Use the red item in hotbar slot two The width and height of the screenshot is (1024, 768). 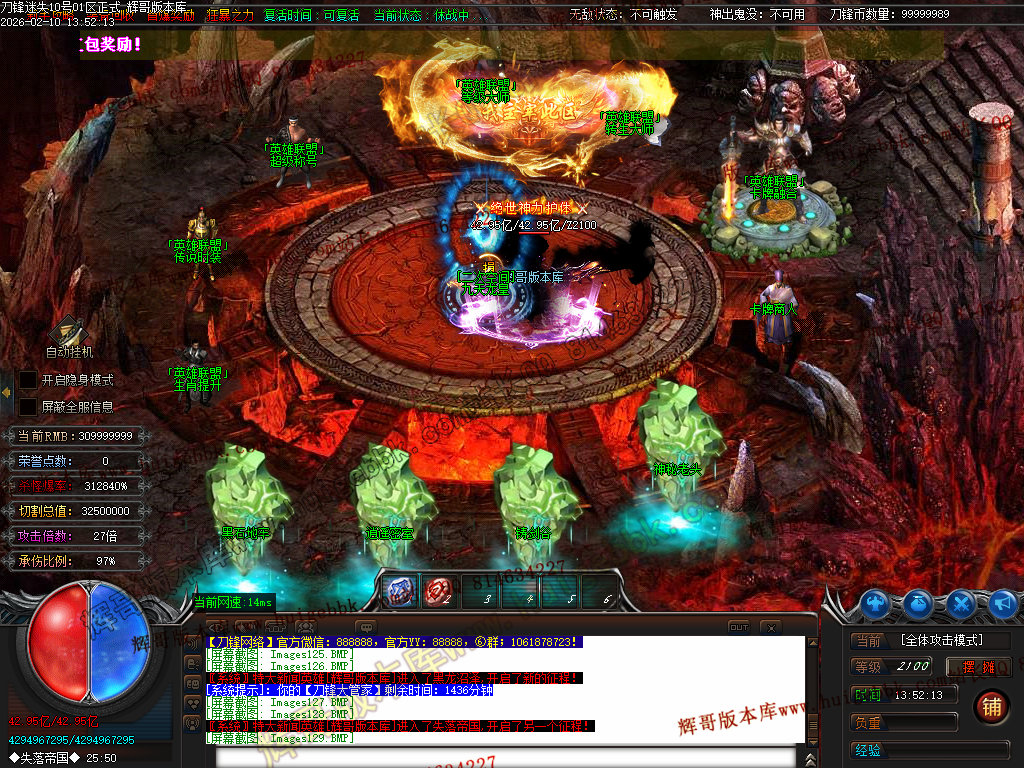coord(436,592)
